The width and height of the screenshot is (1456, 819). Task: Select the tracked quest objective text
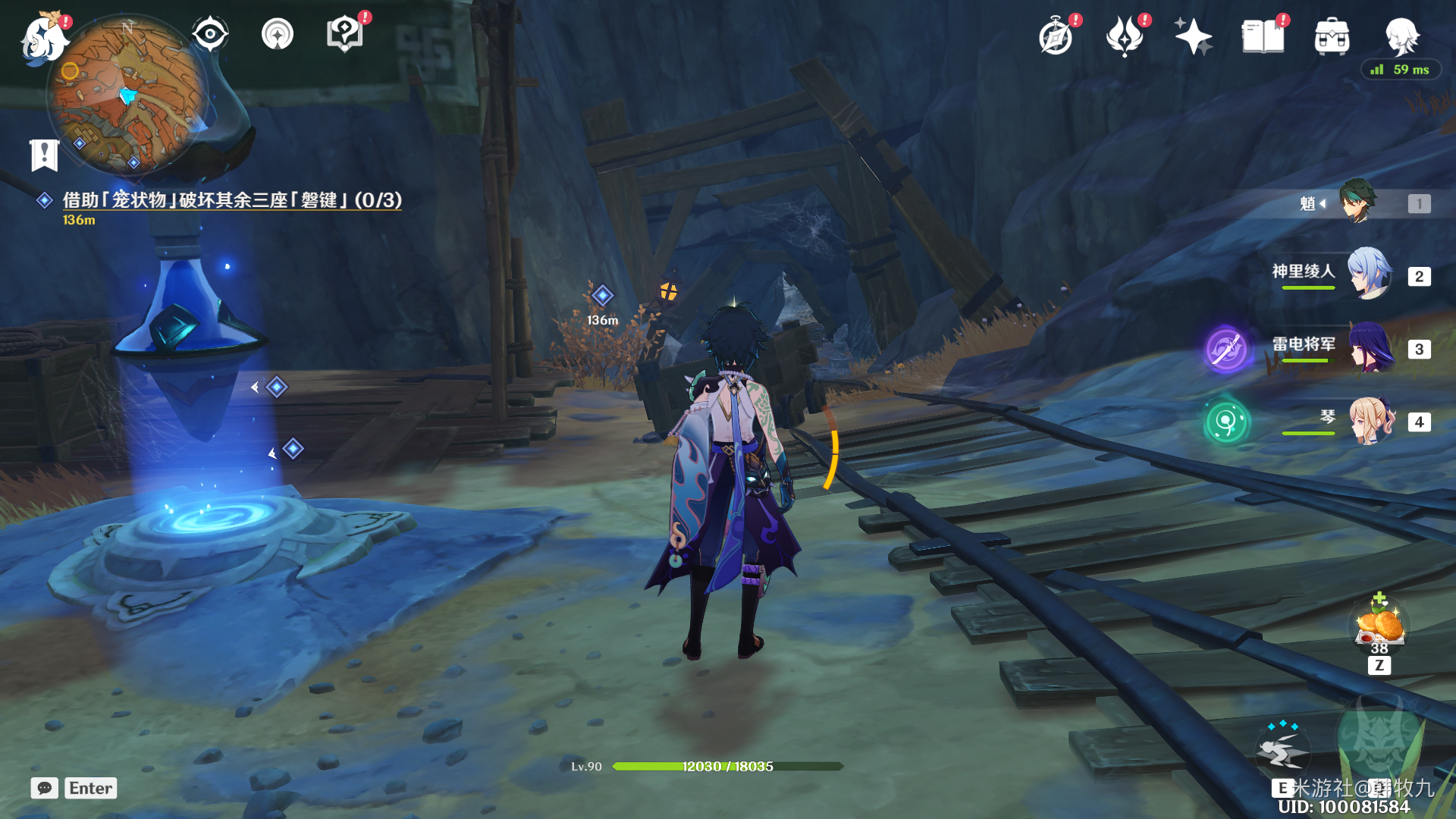tap(231, 200)
